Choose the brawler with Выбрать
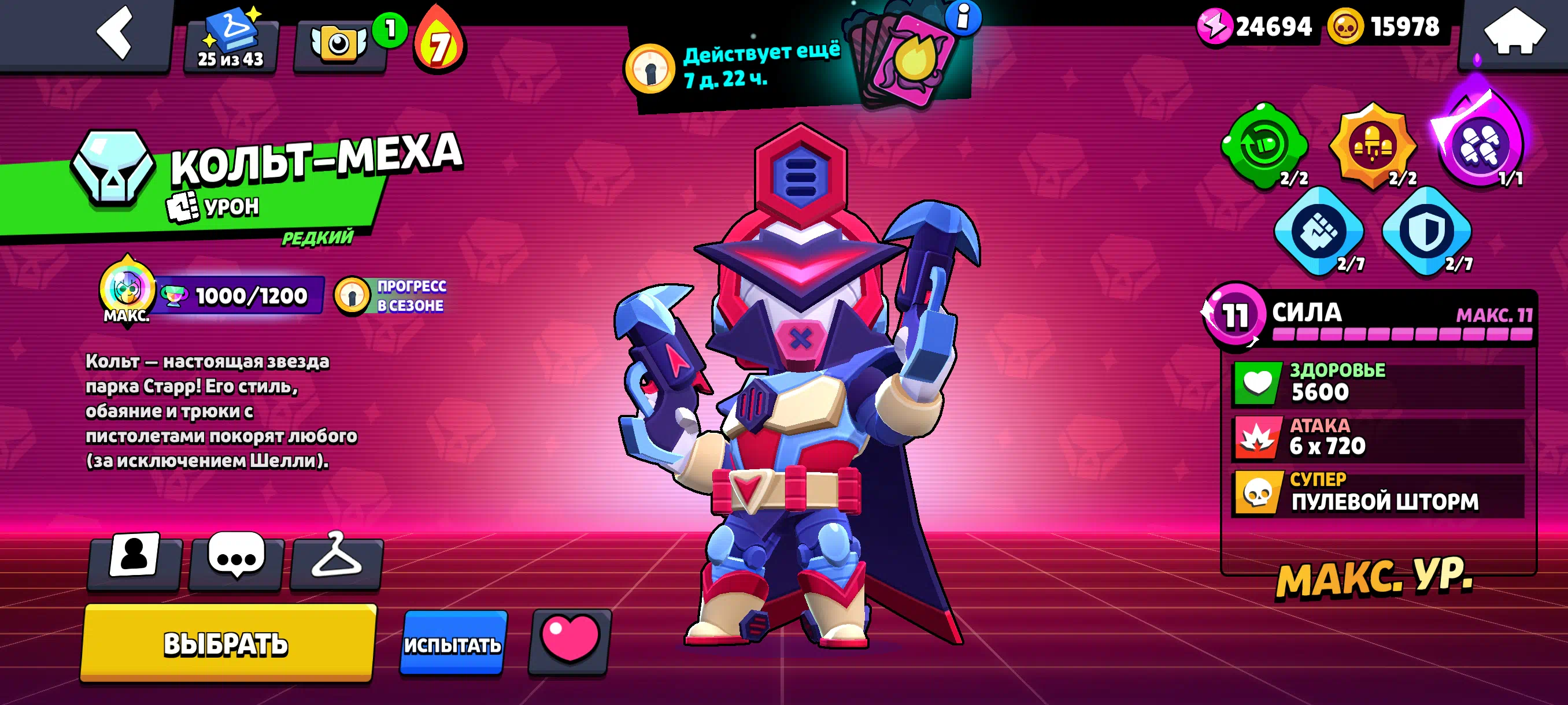 pos(227,643)
